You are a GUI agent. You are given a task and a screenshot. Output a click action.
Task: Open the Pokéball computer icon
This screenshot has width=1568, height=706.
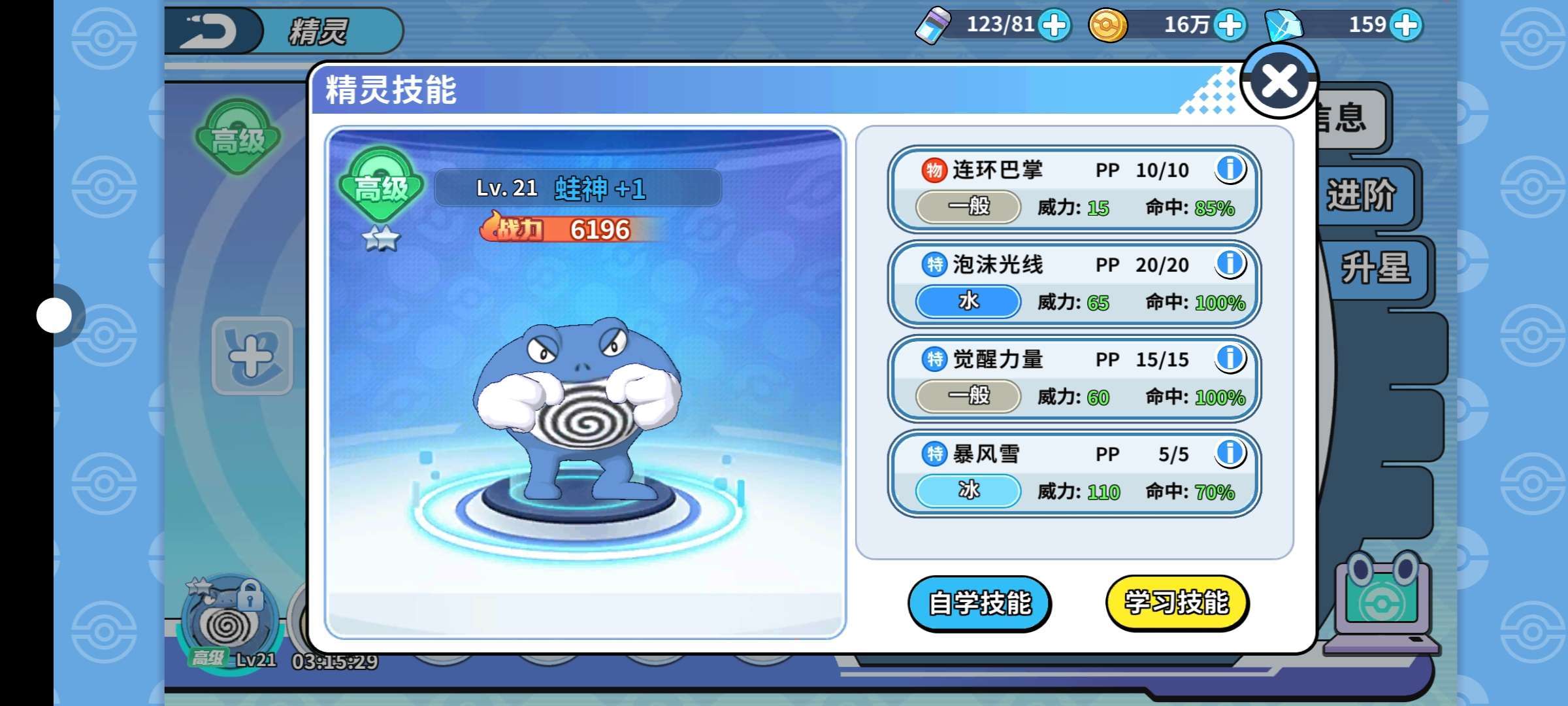pos(1380,603)
